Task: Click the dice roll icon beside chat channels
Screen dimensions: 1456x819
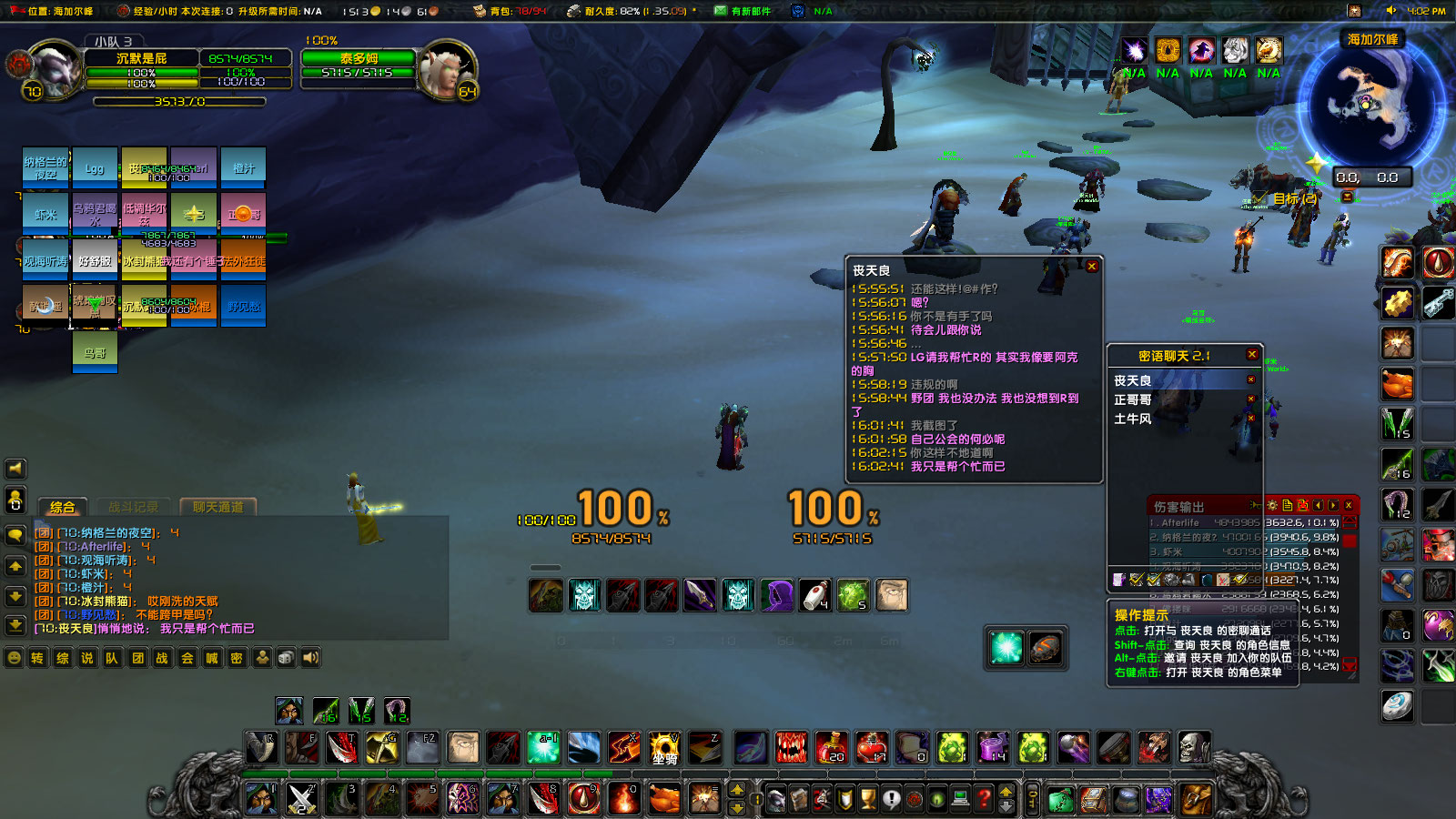Action: coord(285,657)
